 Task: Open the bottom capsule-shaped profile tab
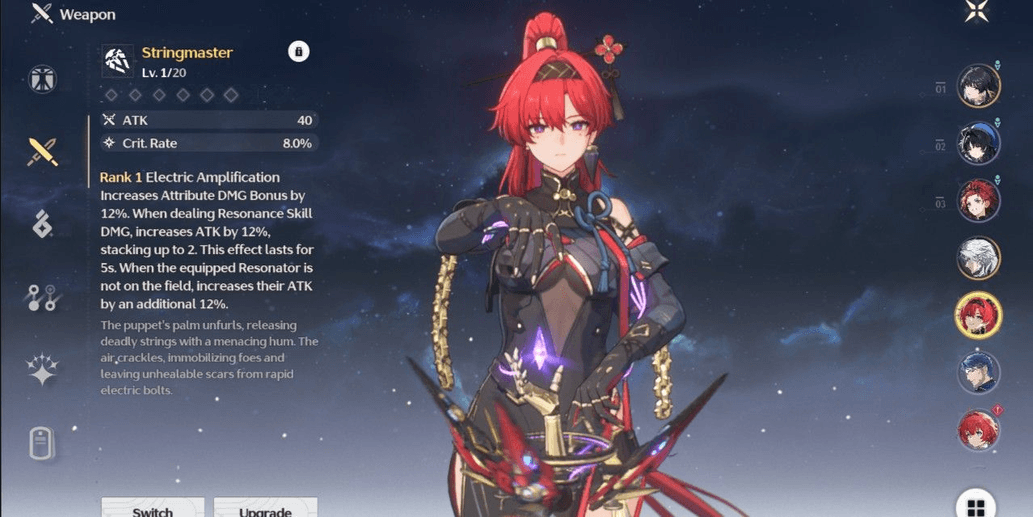point(43,442)
